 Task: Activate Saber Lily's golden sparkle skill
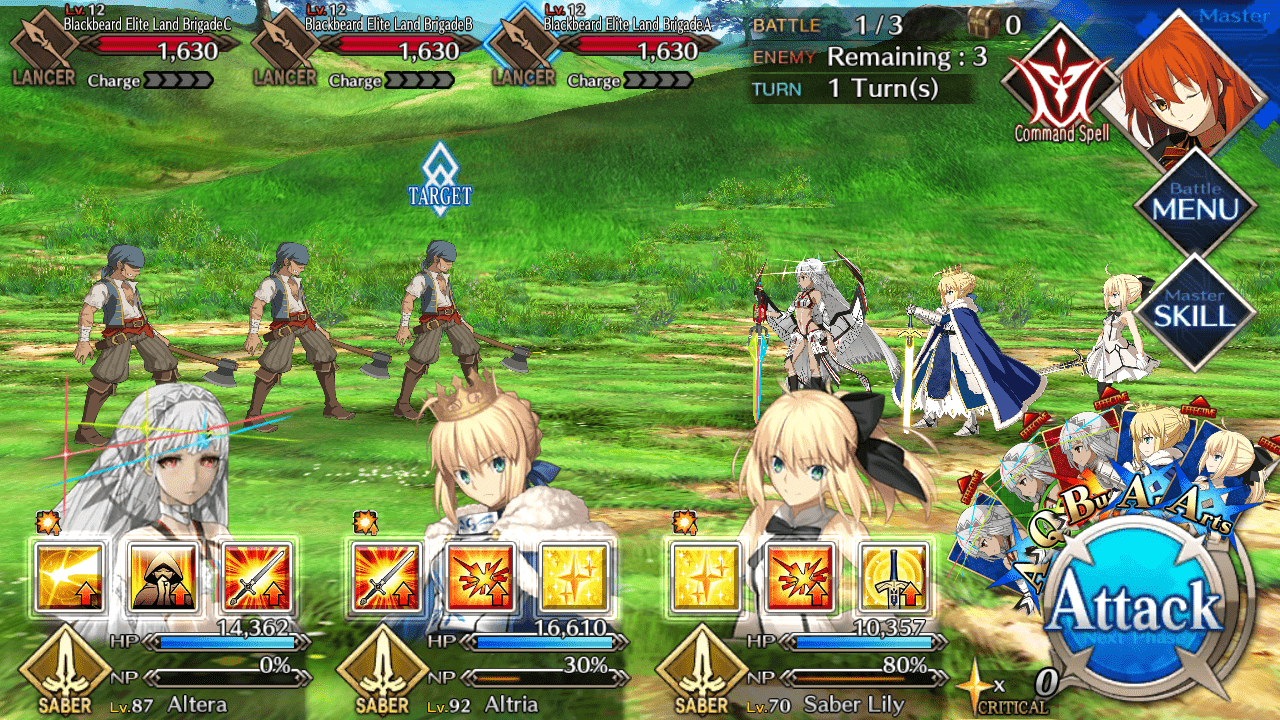pyautogui.click(x=706, y=578)
